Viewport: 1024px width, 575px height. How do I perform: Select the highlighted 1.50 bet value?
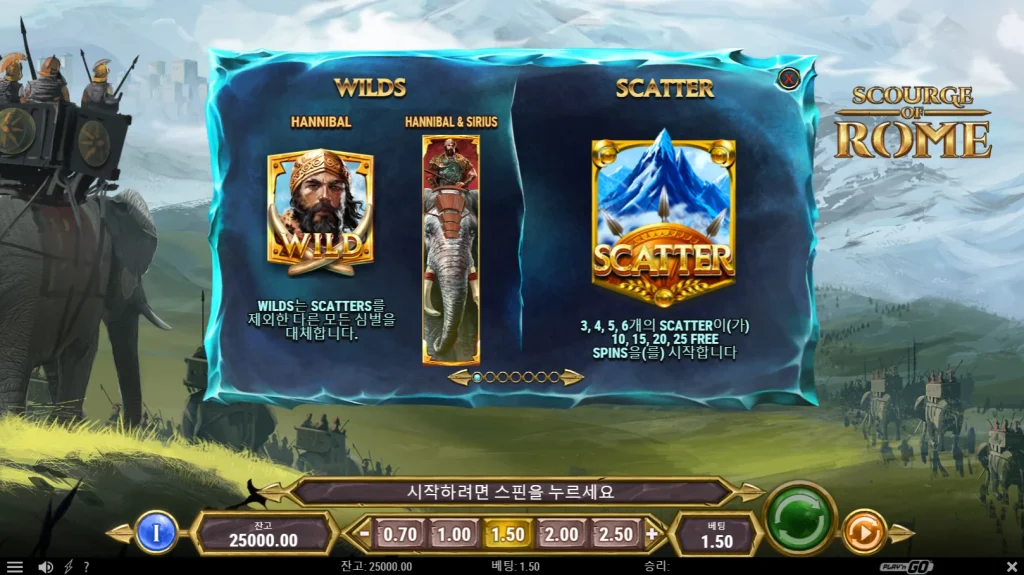pos(508,534)
